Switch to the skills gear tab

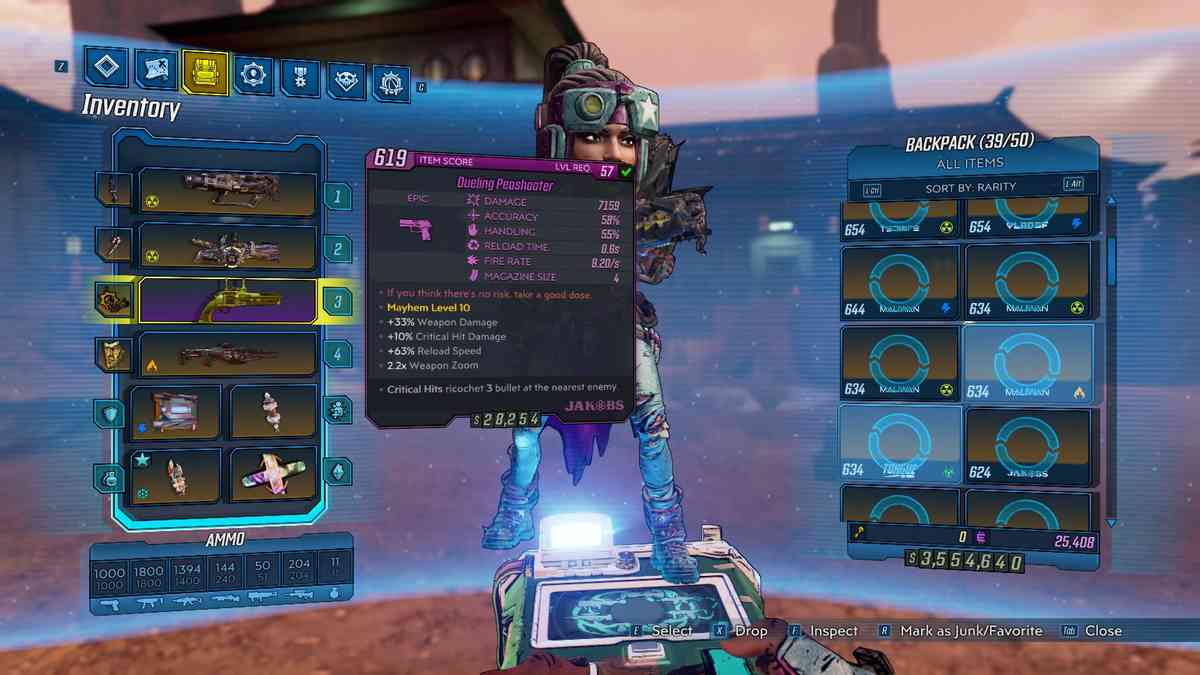[x=254, y=73]
